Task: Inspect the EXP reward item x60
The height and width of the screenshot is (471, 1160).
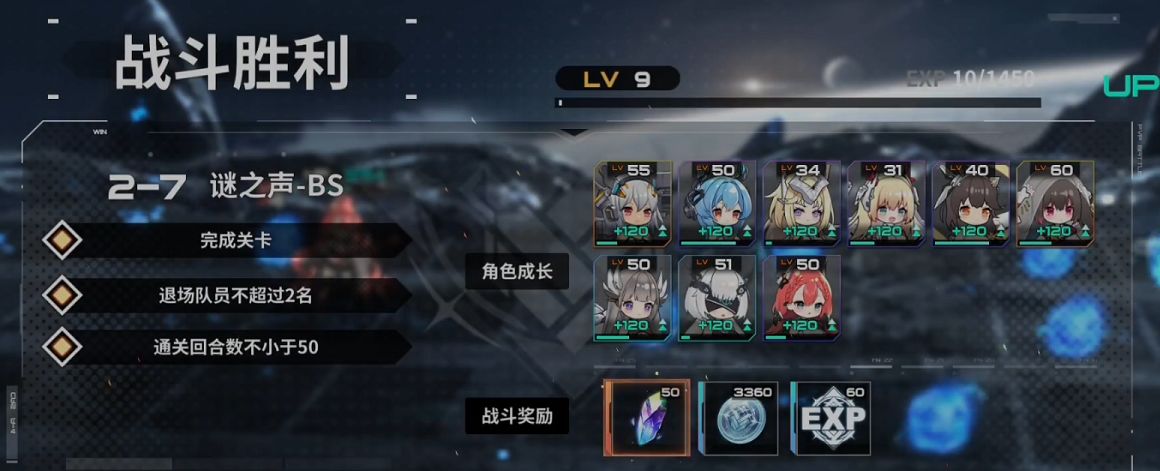Action: [830, 417]
